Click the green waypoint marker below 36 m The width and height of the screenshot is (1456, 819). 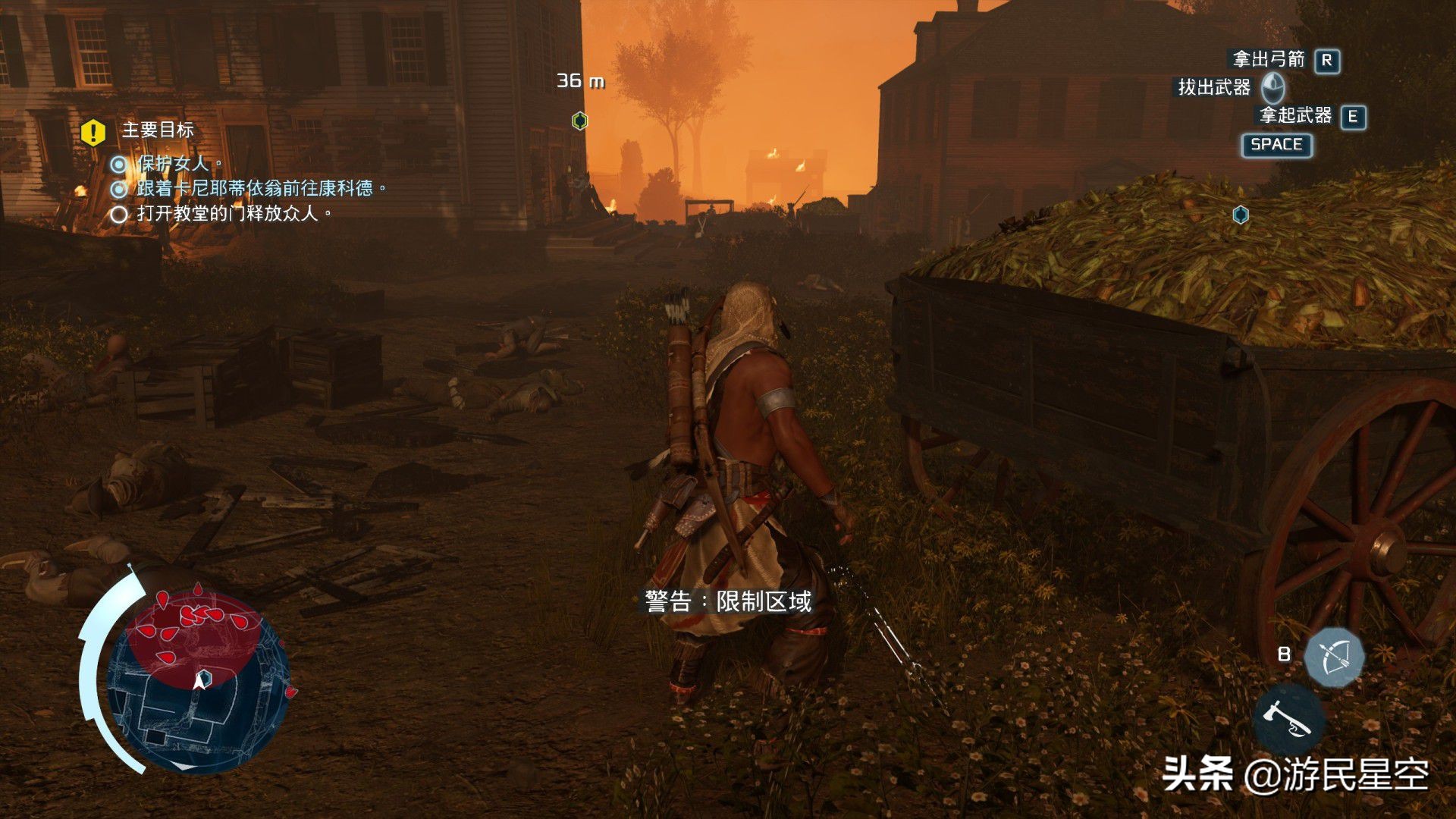579,121
